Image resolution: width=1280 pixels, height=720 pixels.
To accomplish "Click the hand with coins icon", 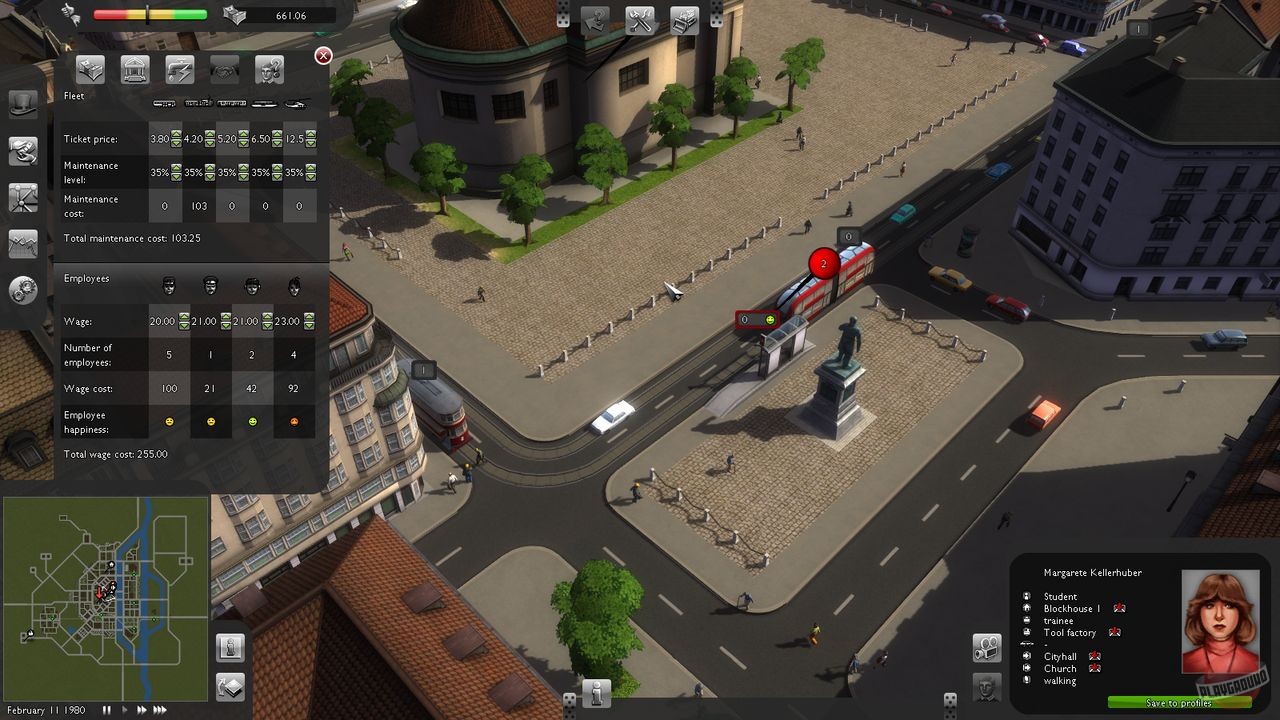I will pos(23,150).
